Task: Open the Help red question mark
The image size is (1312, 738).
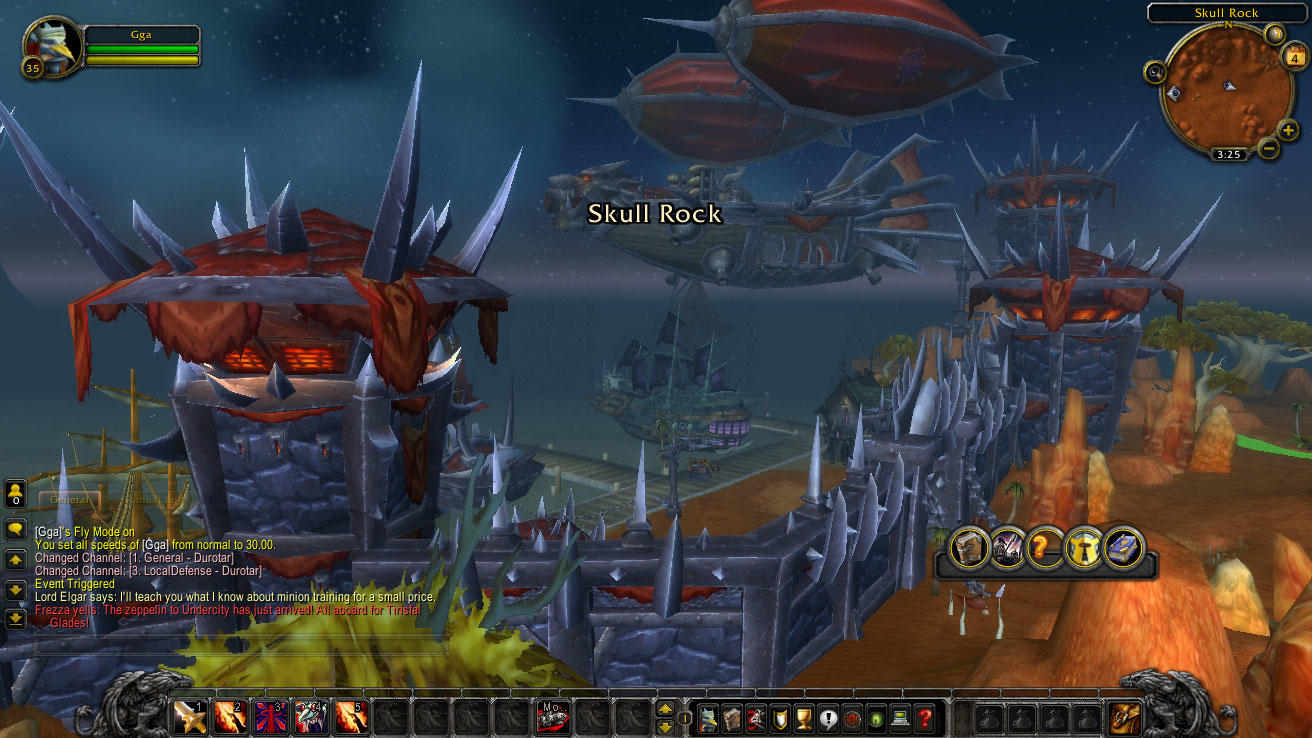Action: click(x=925, y=718)
